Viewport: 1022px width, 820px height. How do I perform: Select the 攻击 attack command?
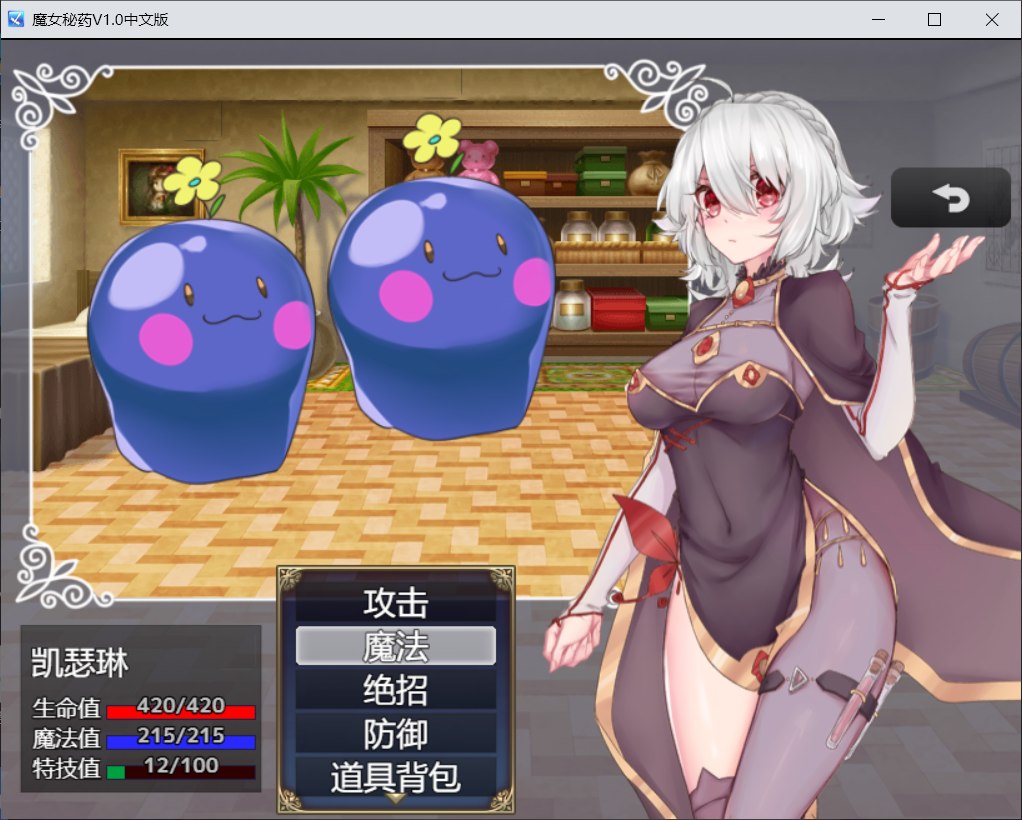pyautogui.click(x=396, y=603)
